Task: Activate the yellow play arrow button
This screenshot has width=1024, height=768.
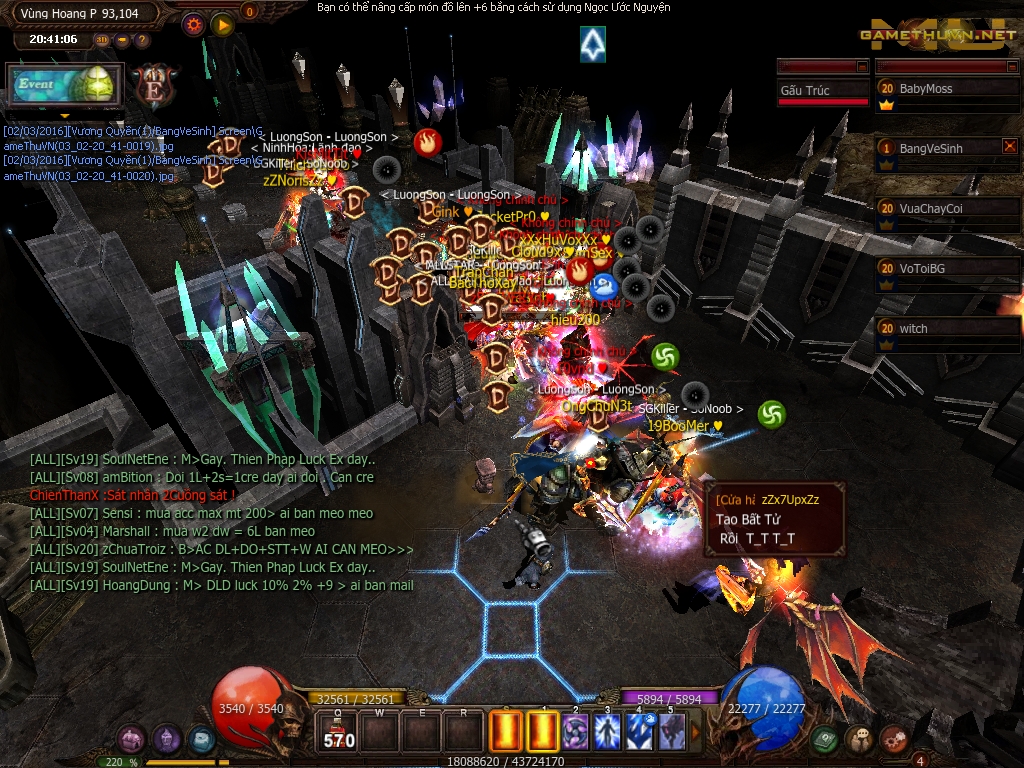Action: pos(222,24)
